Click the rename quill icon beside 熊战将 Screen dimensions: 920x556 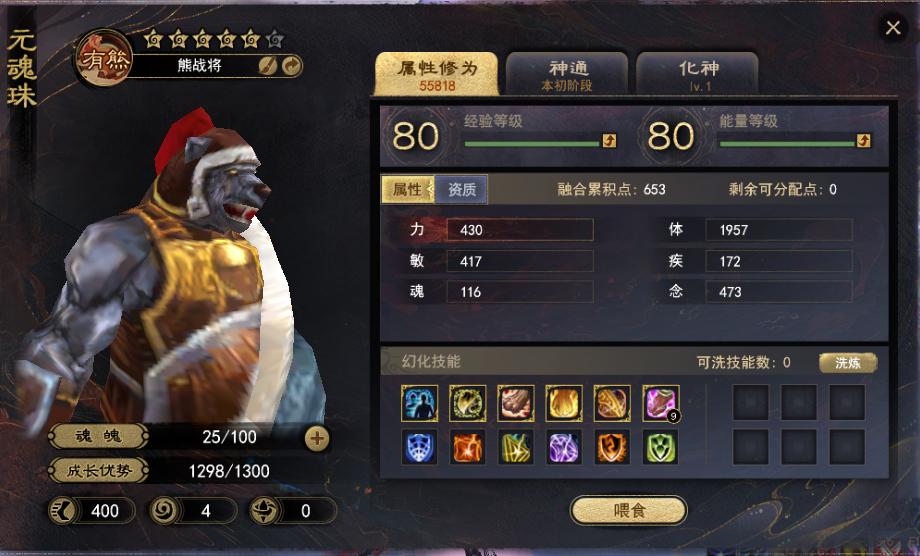268,66
